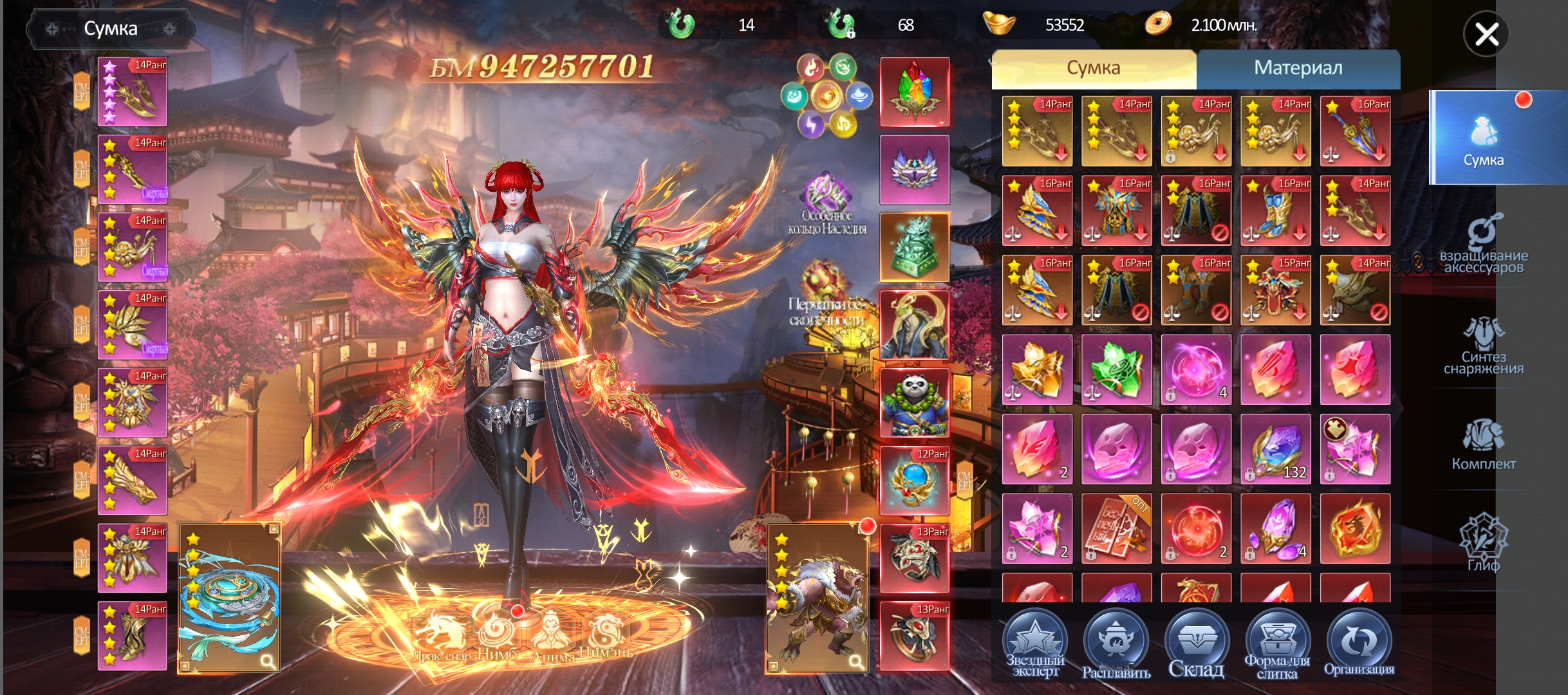Select the 12Ранг blue orb amulet slot
Viewport: 1568px width, 695px height.
[914, 481]
